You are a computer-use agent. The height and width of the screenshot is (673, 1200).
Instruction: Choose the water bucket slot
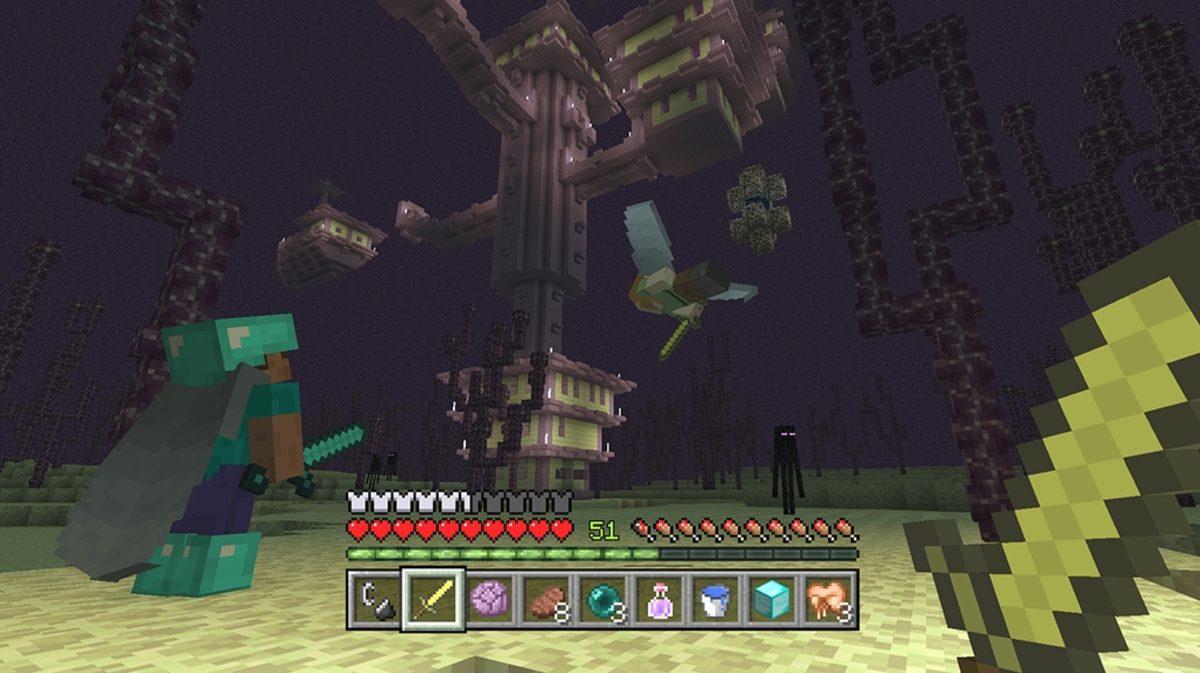[714, 599]
